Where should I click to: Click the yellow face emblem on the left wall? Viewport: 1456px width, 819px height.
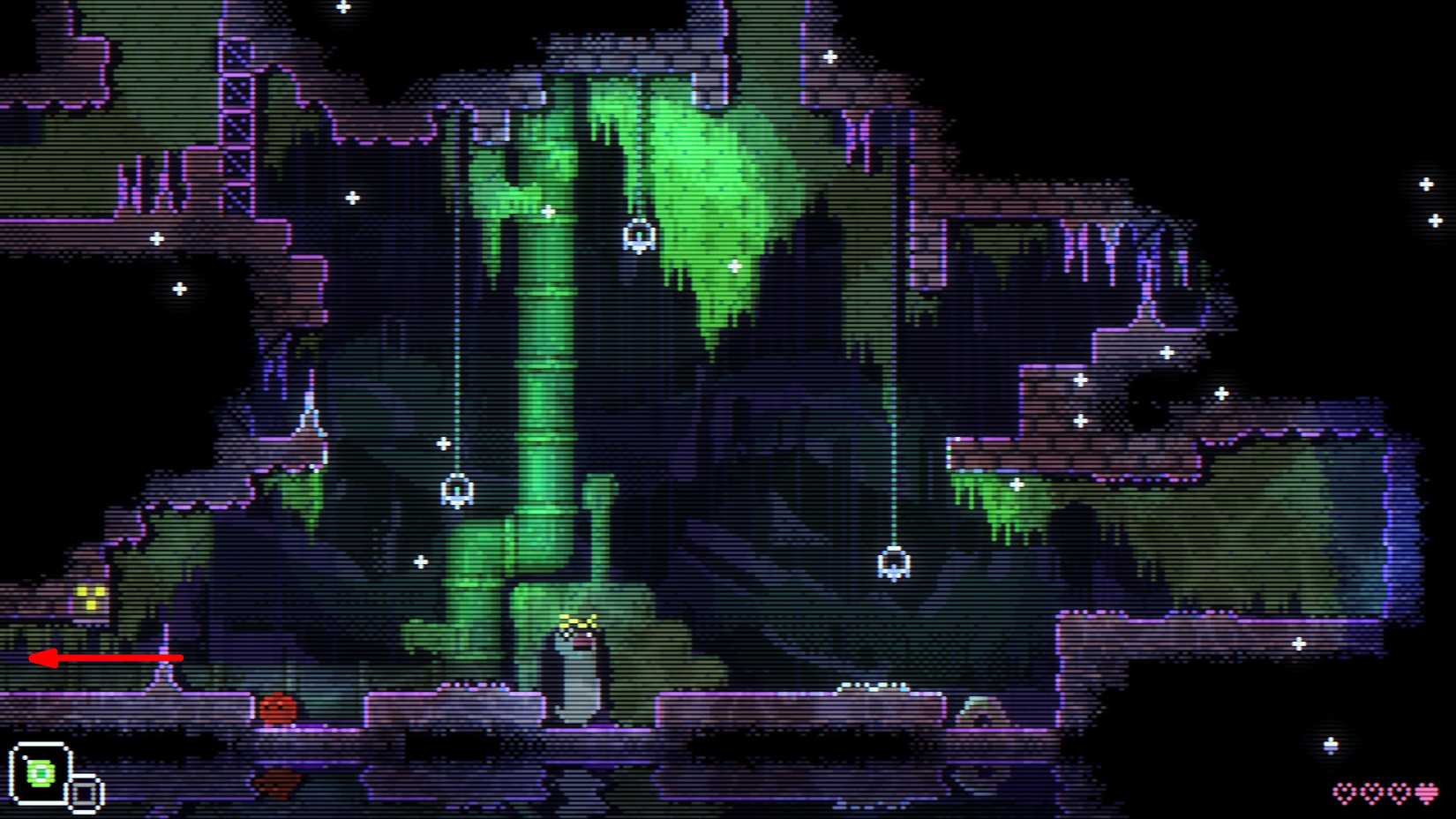pos(91,597)
